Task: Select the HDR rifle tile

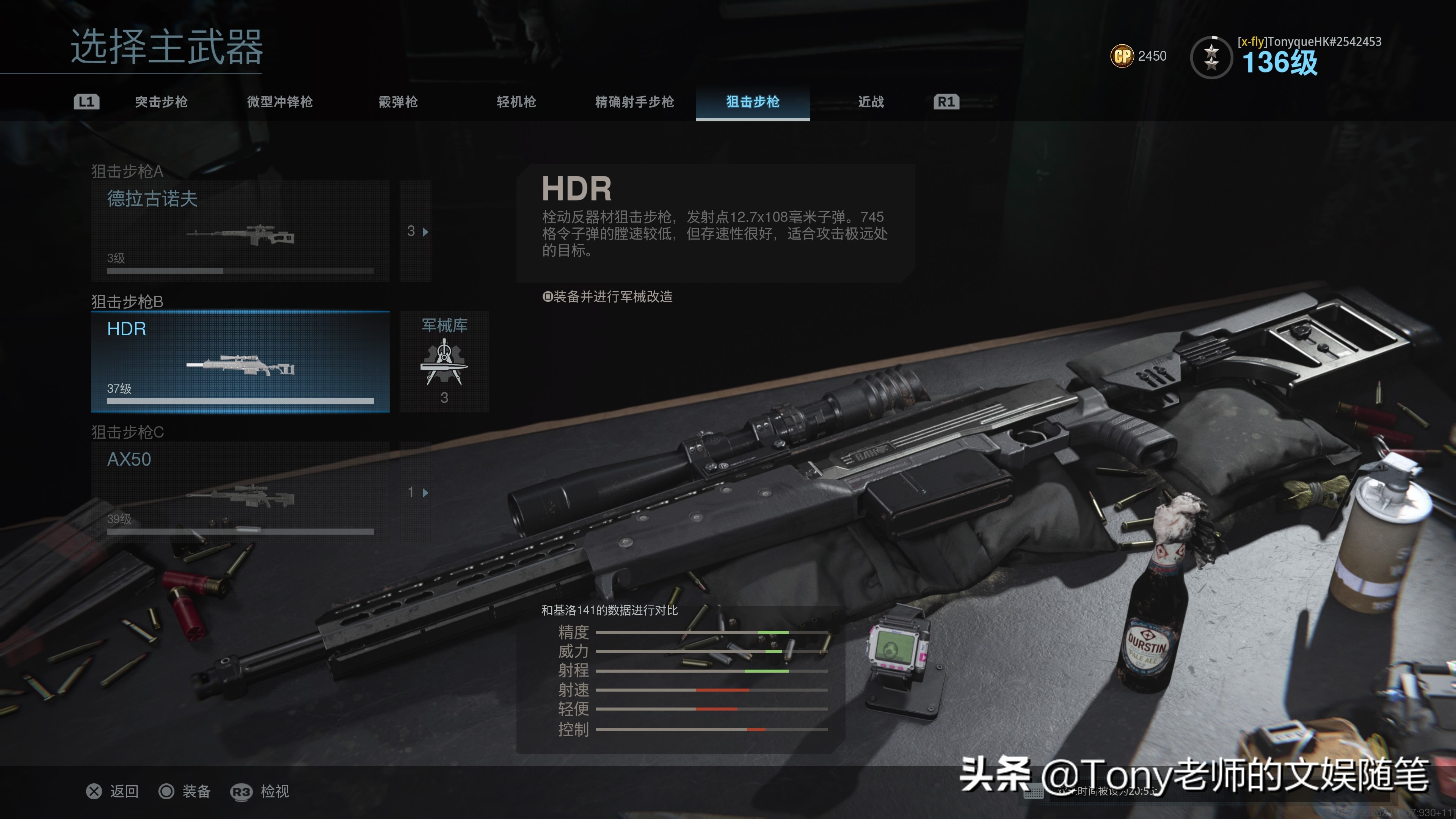Action: click(240, 362)
